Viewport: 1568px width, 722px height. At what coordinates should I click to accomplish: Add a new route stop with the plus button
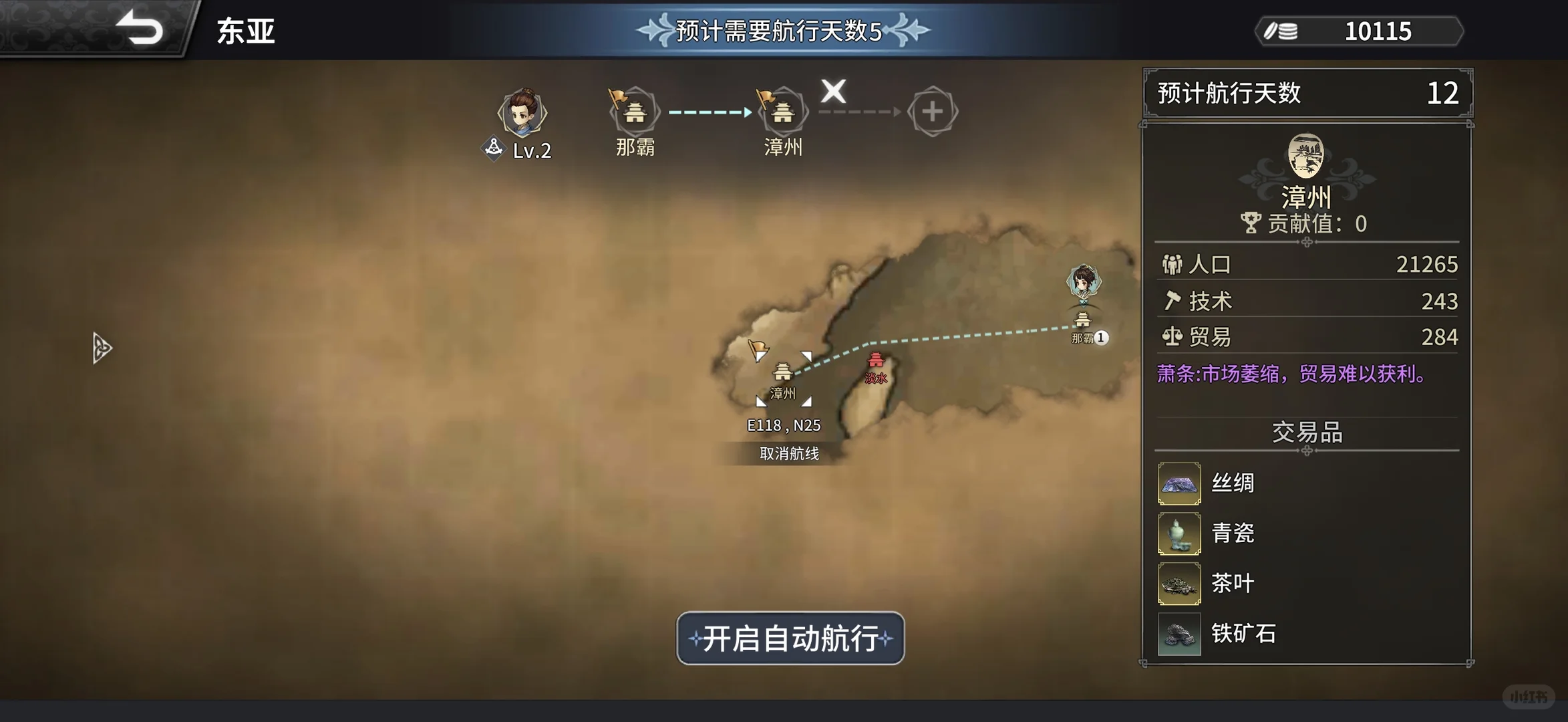933,112
